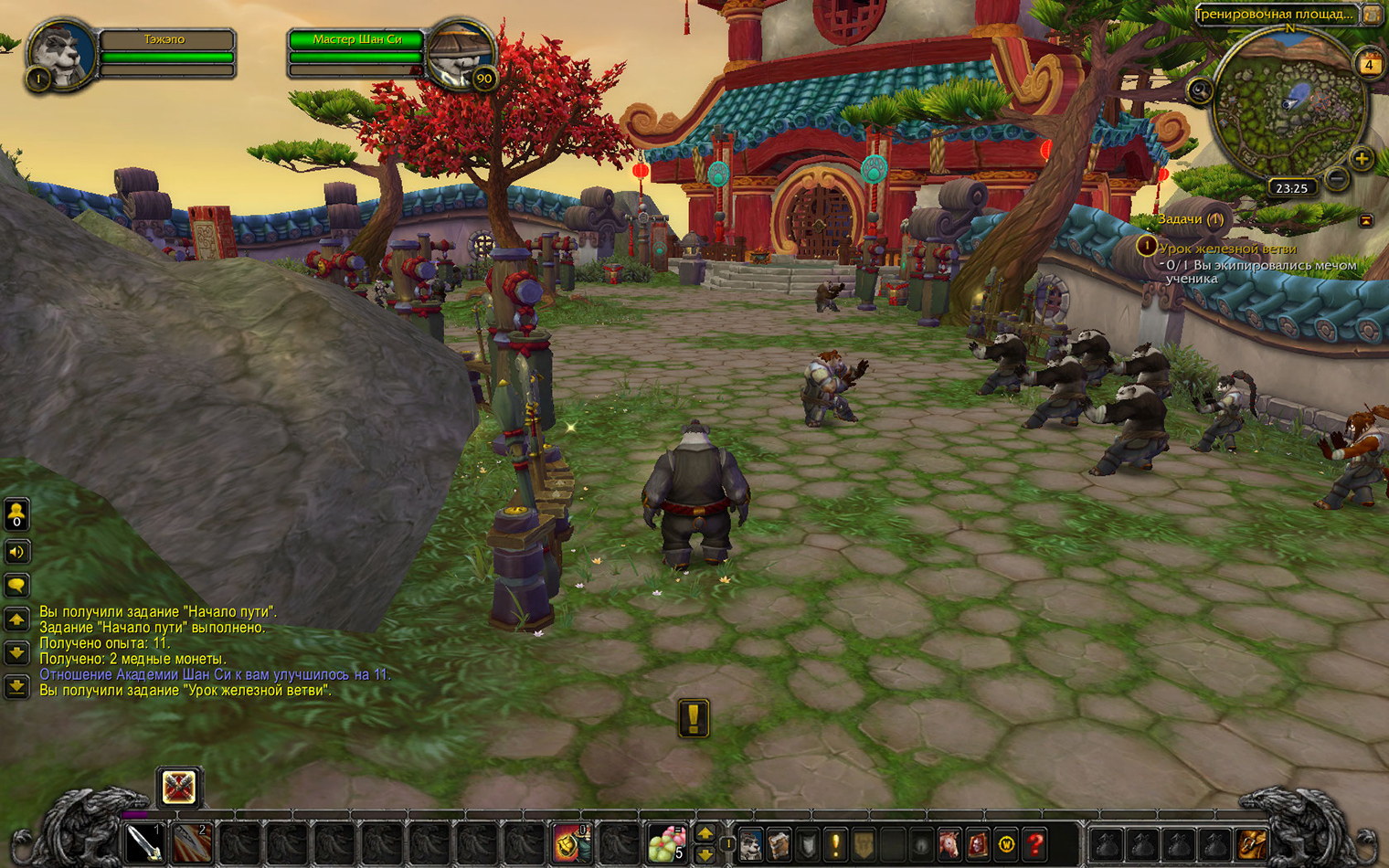The width and height of the screenshot is (1389, 868).
Task: Open the Blizzard Shop with the W icon
Action: pos(1008,845)
